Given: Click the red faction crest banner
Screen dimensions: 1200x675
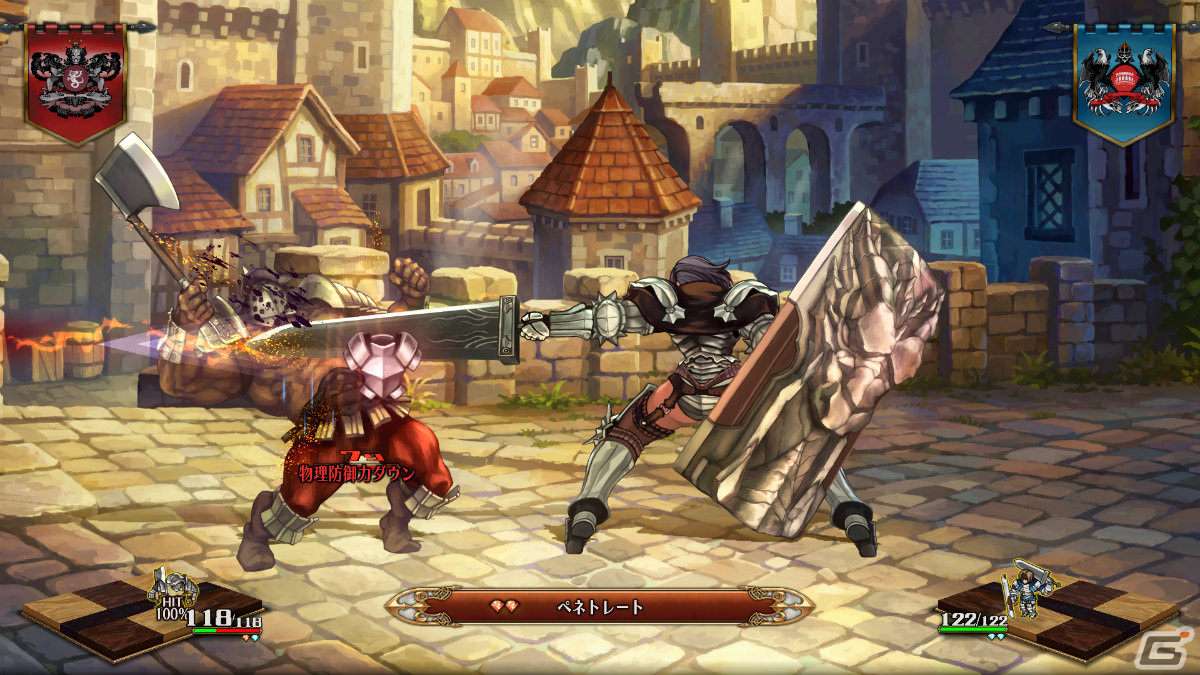Looking at the screenshot, I should [x=75, y=82].
